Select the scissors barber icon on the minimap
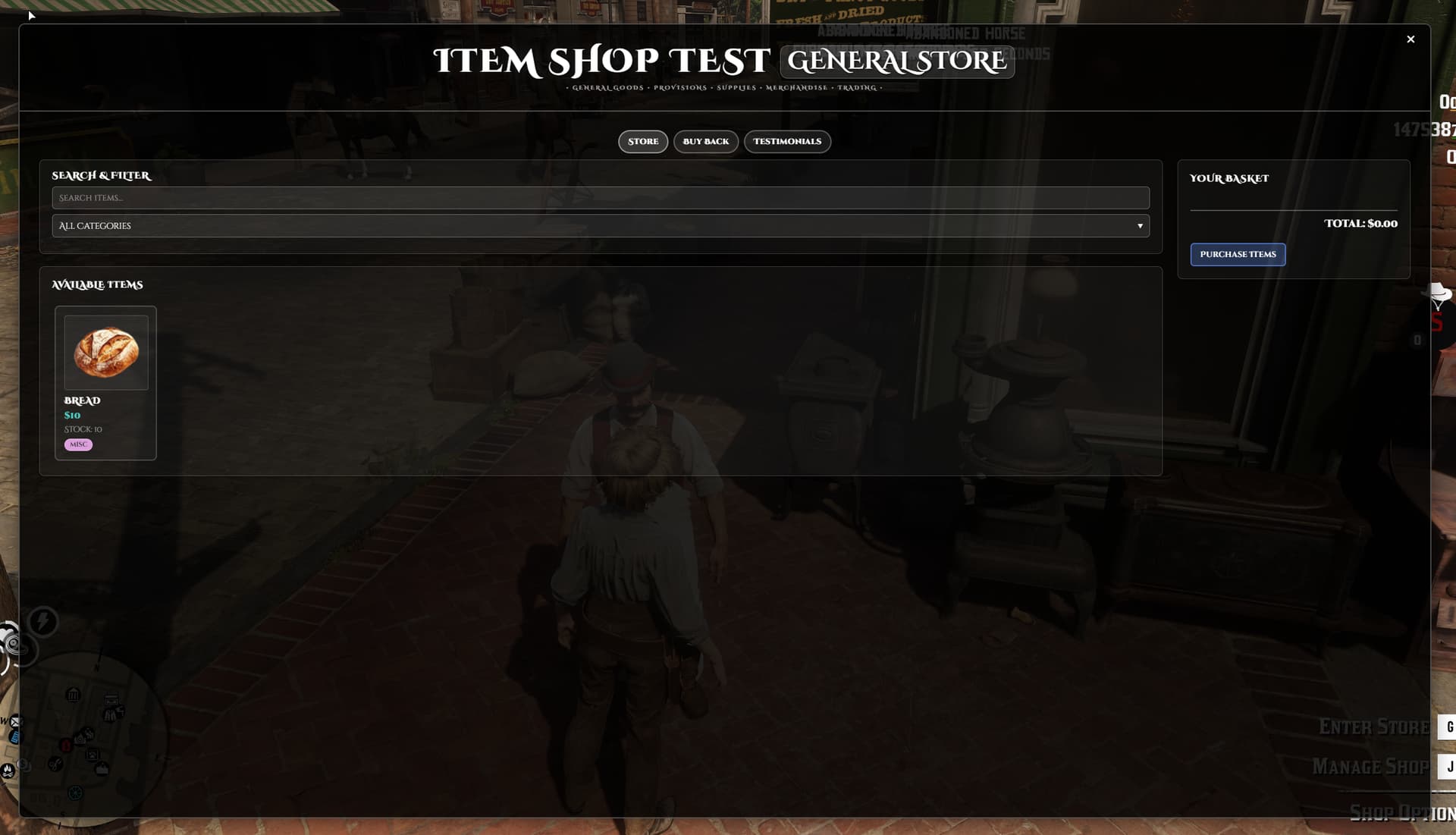Image resolution: width=1456 pixels, height=835 pixels. [55, 764]
